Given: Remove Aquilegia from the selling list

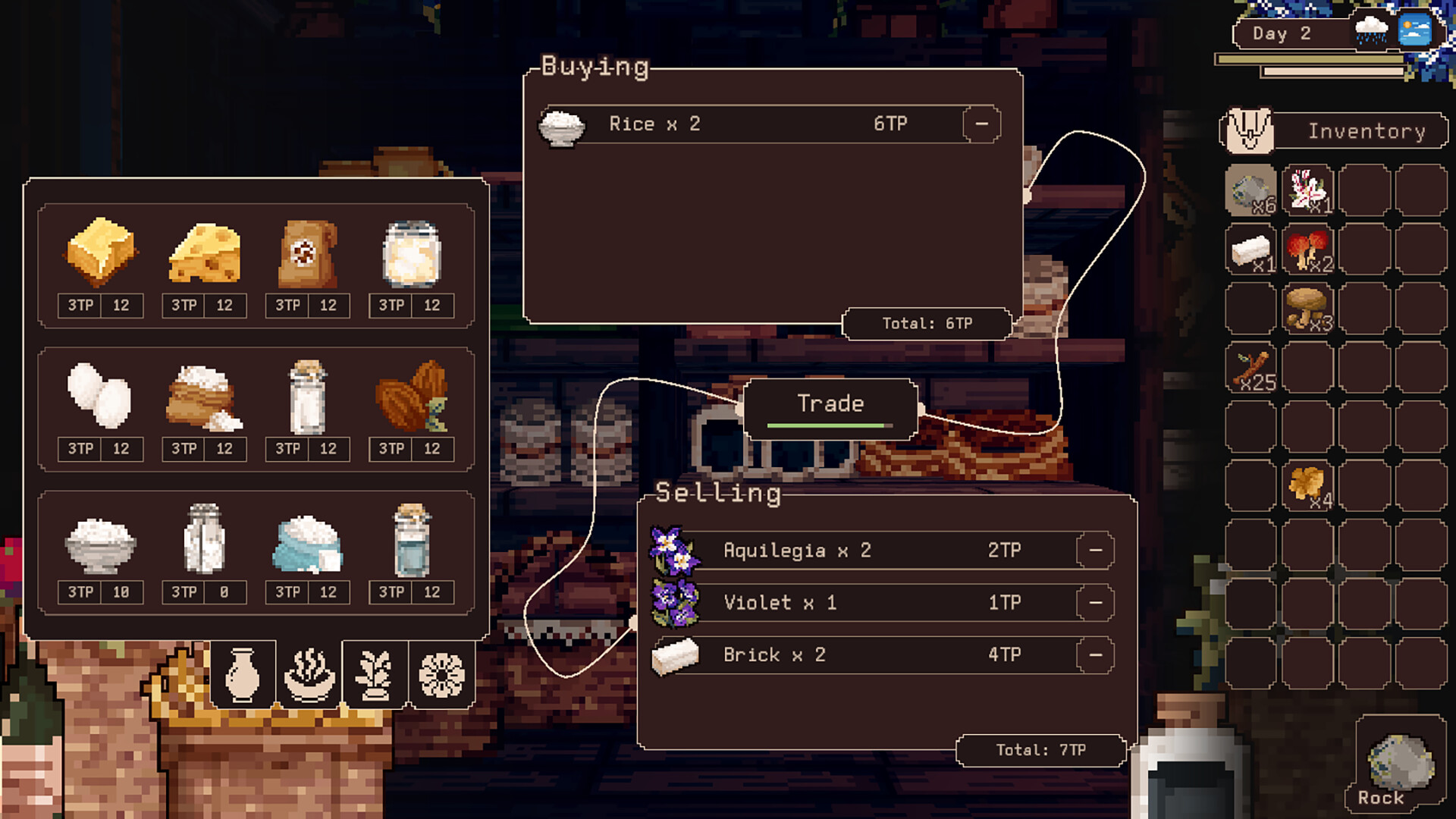Looking at the screenshot, I should coord(1095,550).
